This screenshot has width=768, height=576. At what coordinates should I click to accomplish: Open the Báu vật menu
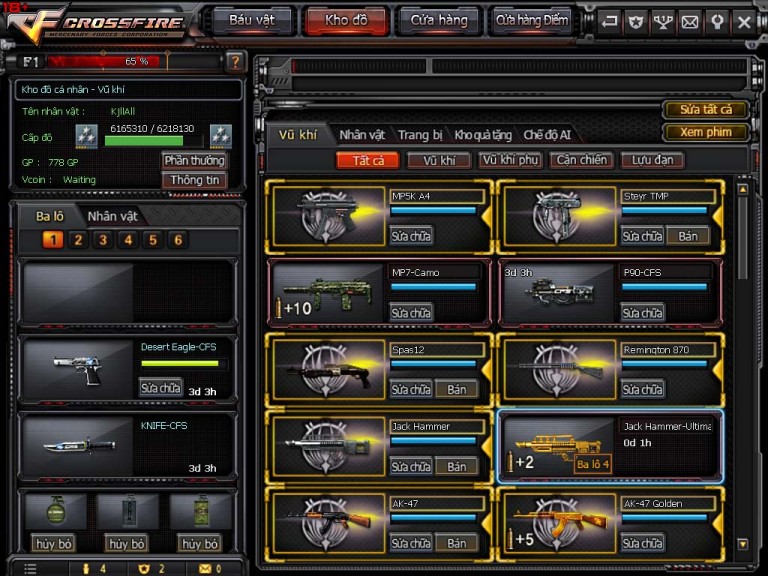(252, 20)
